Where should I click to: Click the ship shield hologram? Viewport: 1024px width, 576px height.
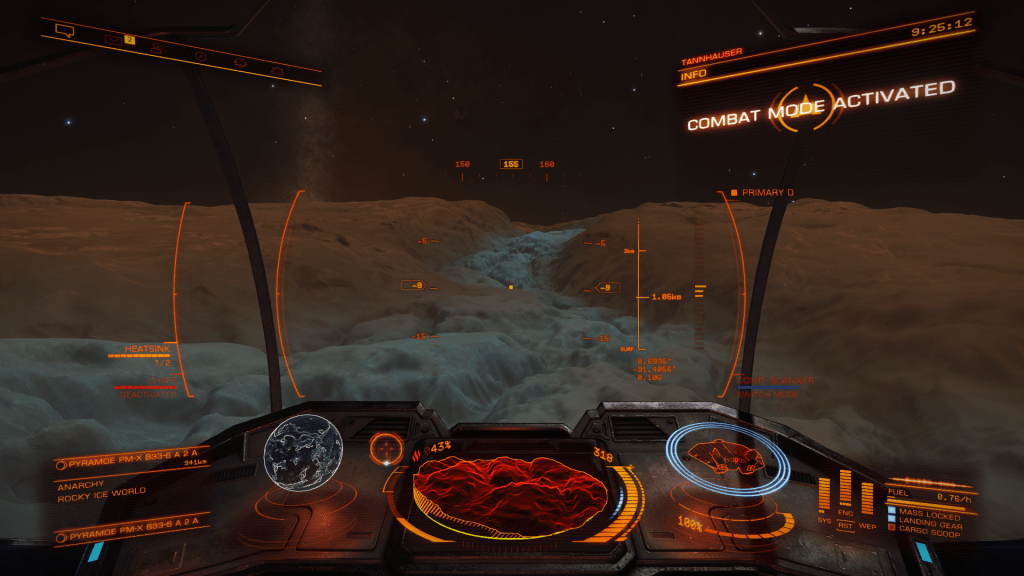tap(722, 459)
